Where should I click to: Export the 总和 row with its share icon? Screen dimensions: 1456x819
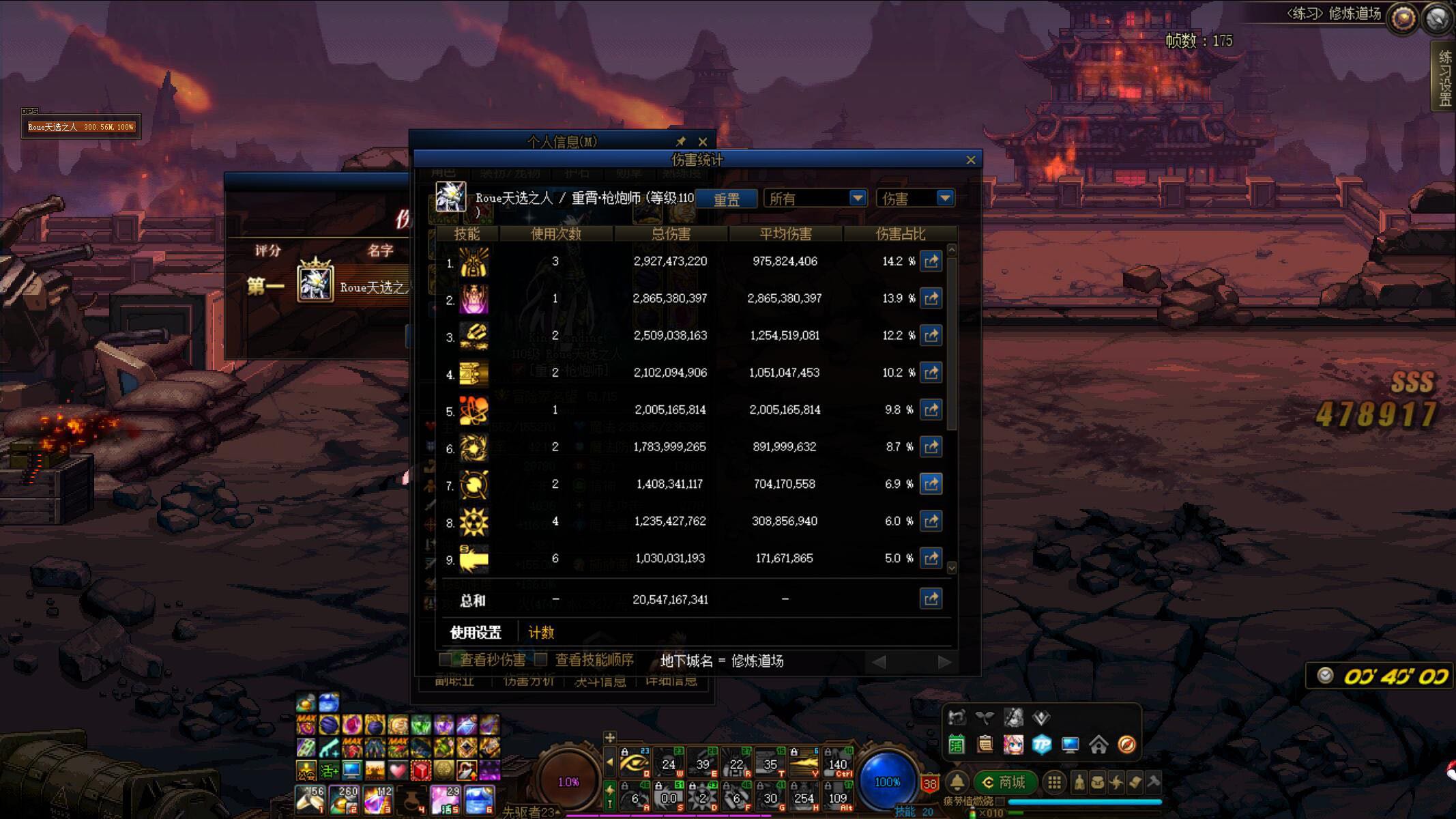point(931,599)
